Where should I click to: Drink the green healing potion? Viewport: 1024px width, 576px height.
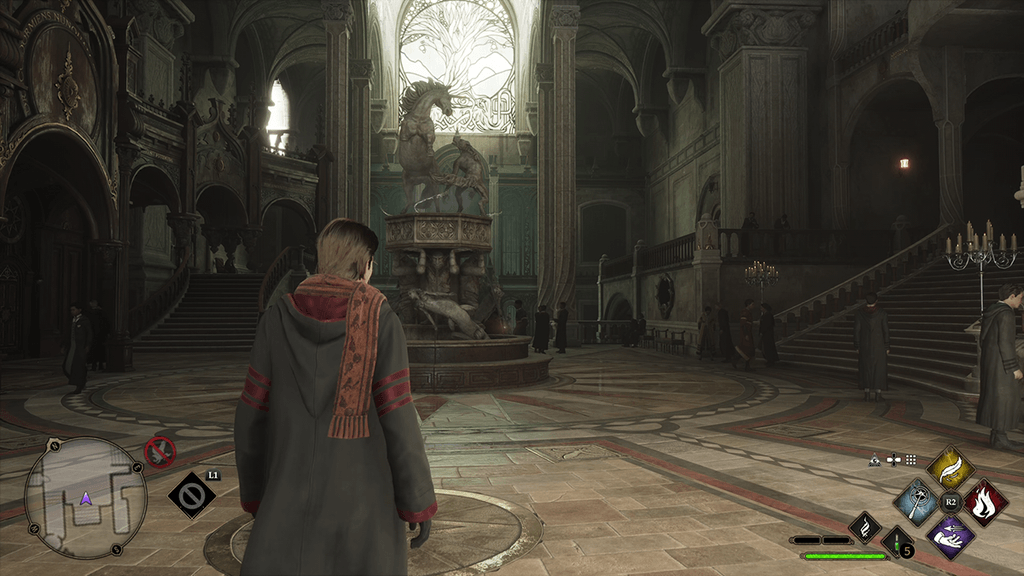[897, 543]
